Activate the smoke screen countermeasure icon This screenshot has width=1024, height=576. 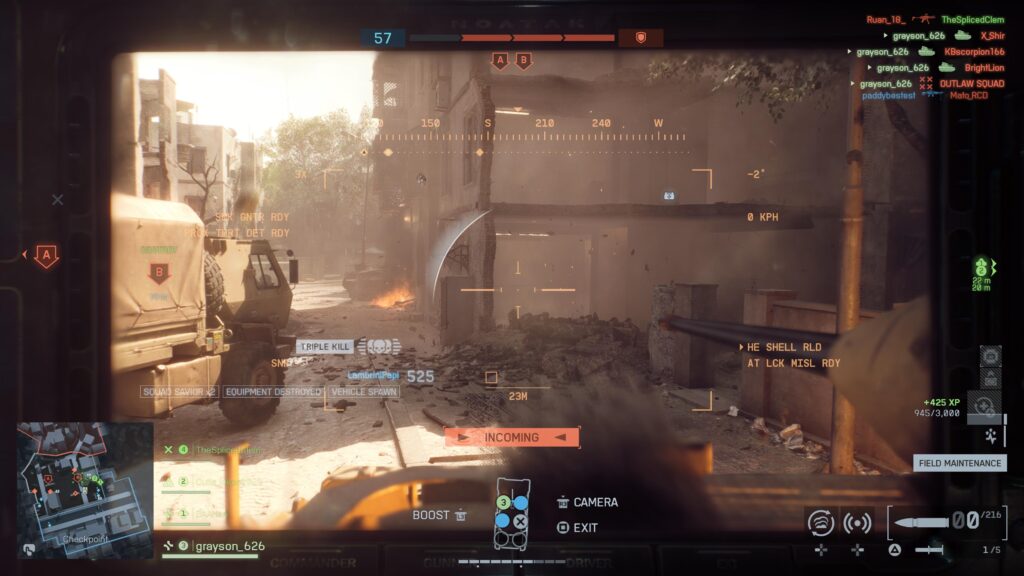pyautogui.click(x=821, y=521)
